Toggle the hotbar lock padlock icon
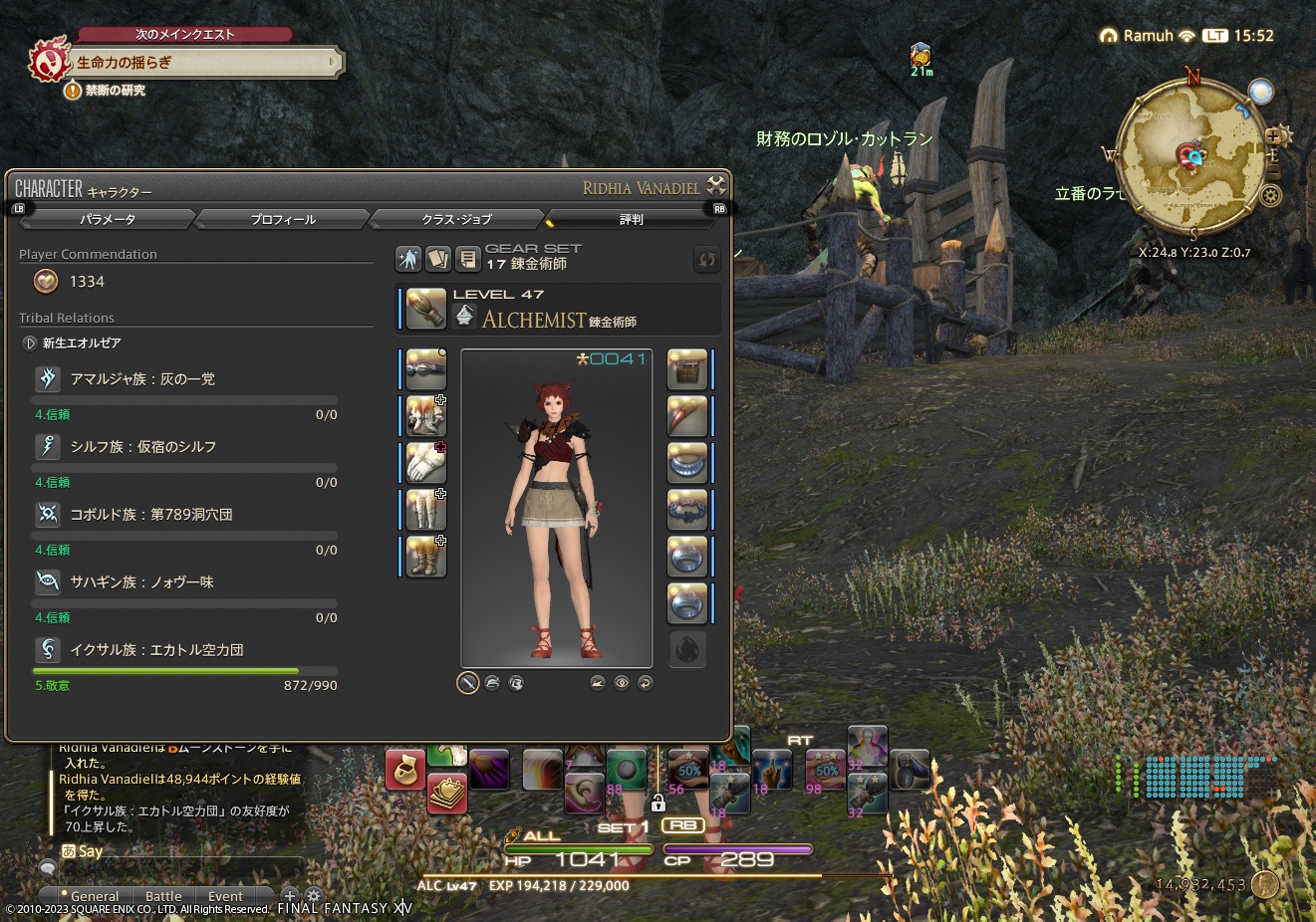This screenshot has width=1316, height=922. coord(658,802)
